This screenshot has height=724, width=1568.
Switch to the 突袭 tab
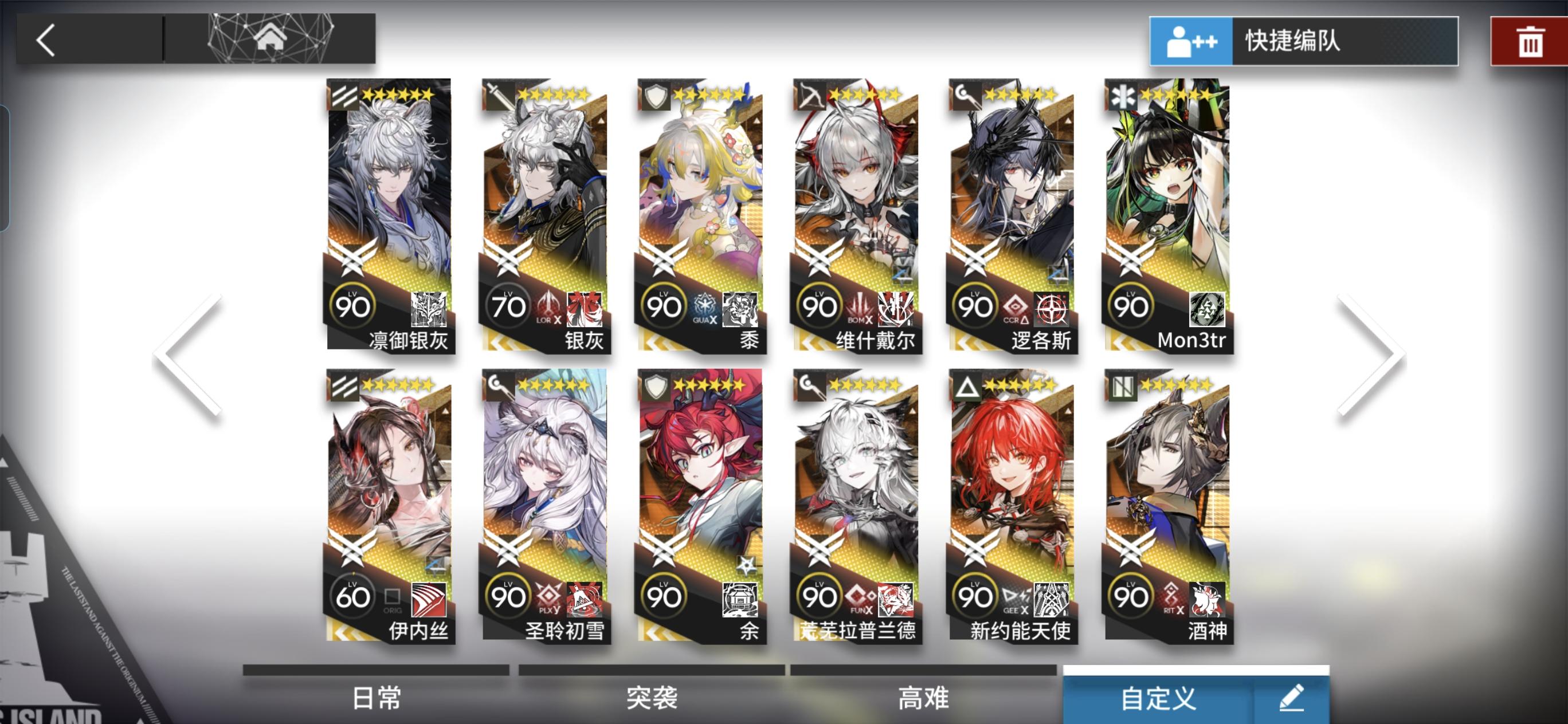coord(652,698)
